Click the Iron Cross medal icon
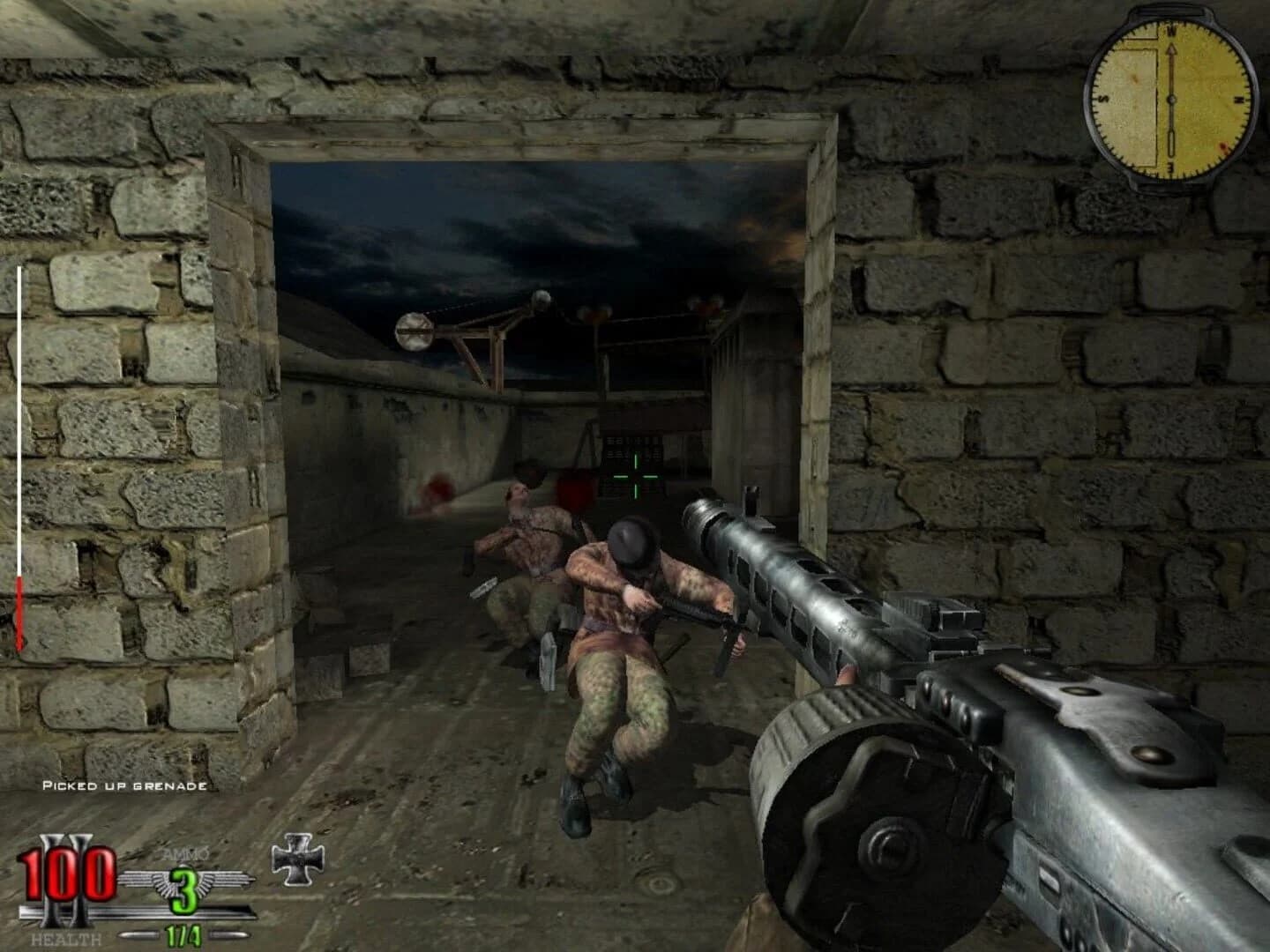The width and height of the screenshot is (1270, 952). [x=298, y=858]
